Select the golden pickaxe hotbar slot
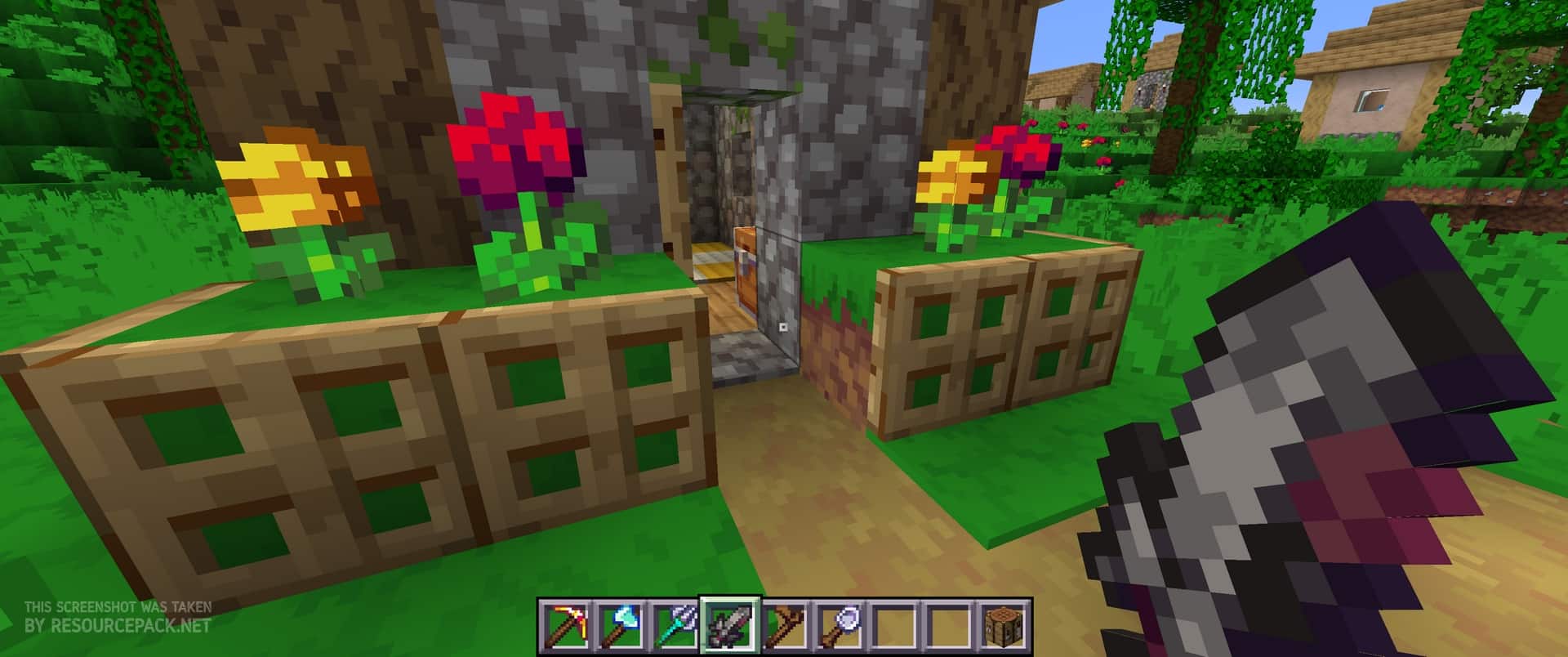This screenshot has height=657, width=1568. pyautogui.click(x=563, y=628)
